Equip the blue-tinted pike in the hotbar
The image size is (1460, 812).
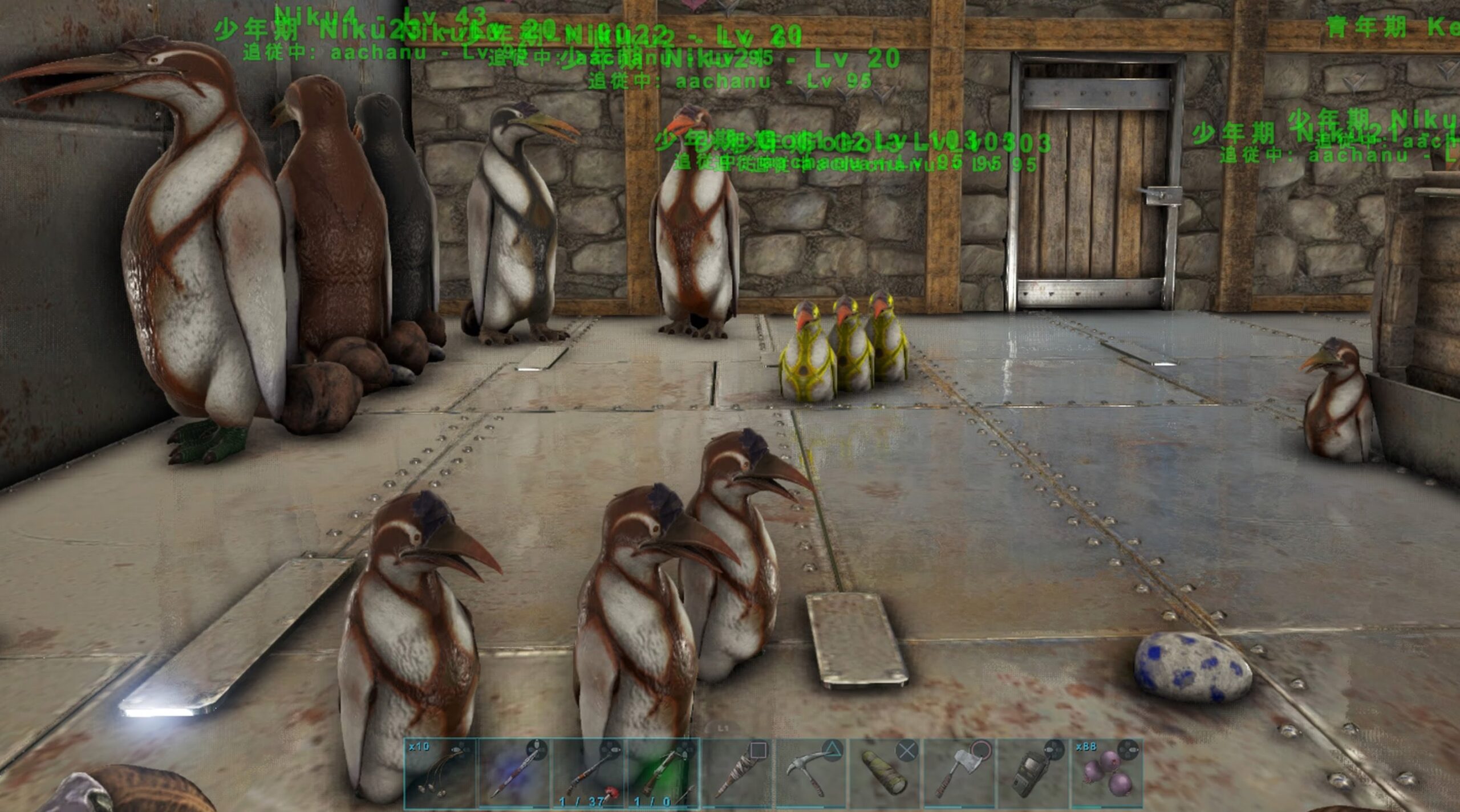(x=514, y=773)
